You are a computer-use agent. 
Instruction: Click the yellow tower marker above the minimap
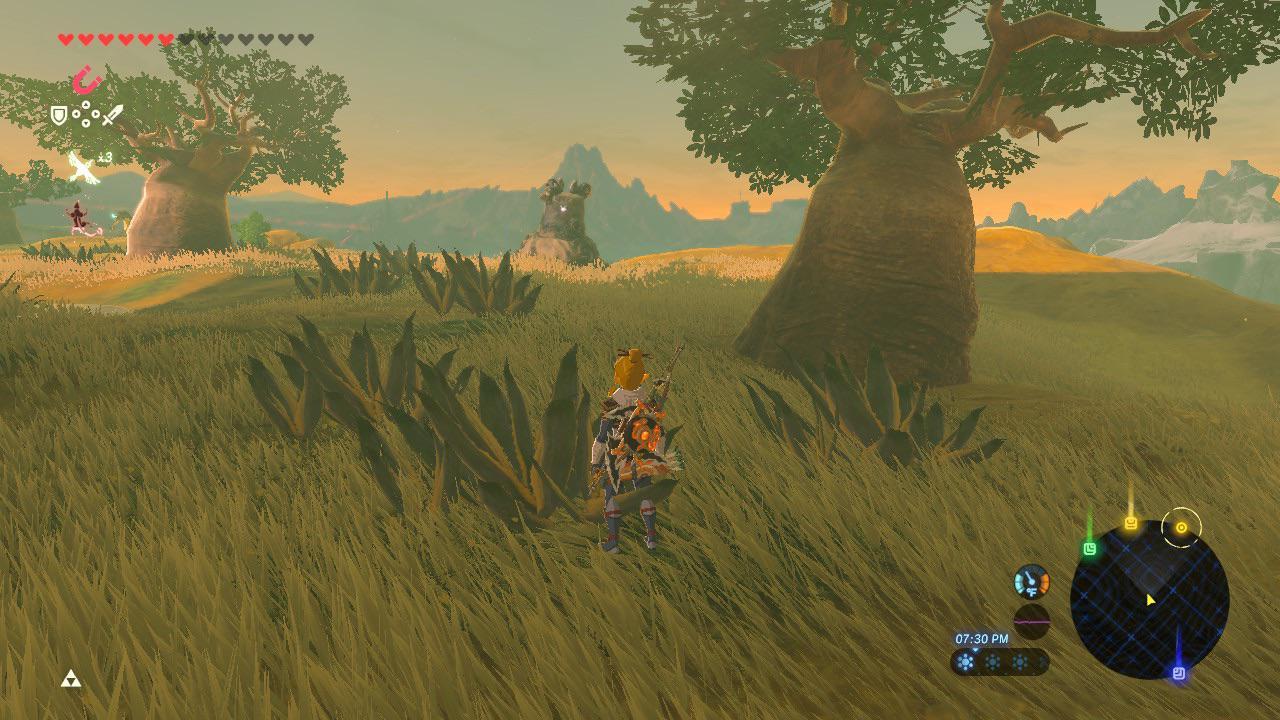[x=1130, y=524]
